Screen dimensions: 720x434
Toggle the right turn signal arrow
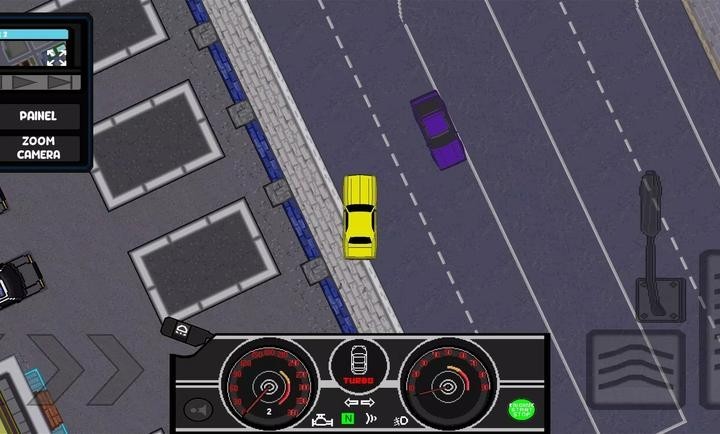pos(368,402)
